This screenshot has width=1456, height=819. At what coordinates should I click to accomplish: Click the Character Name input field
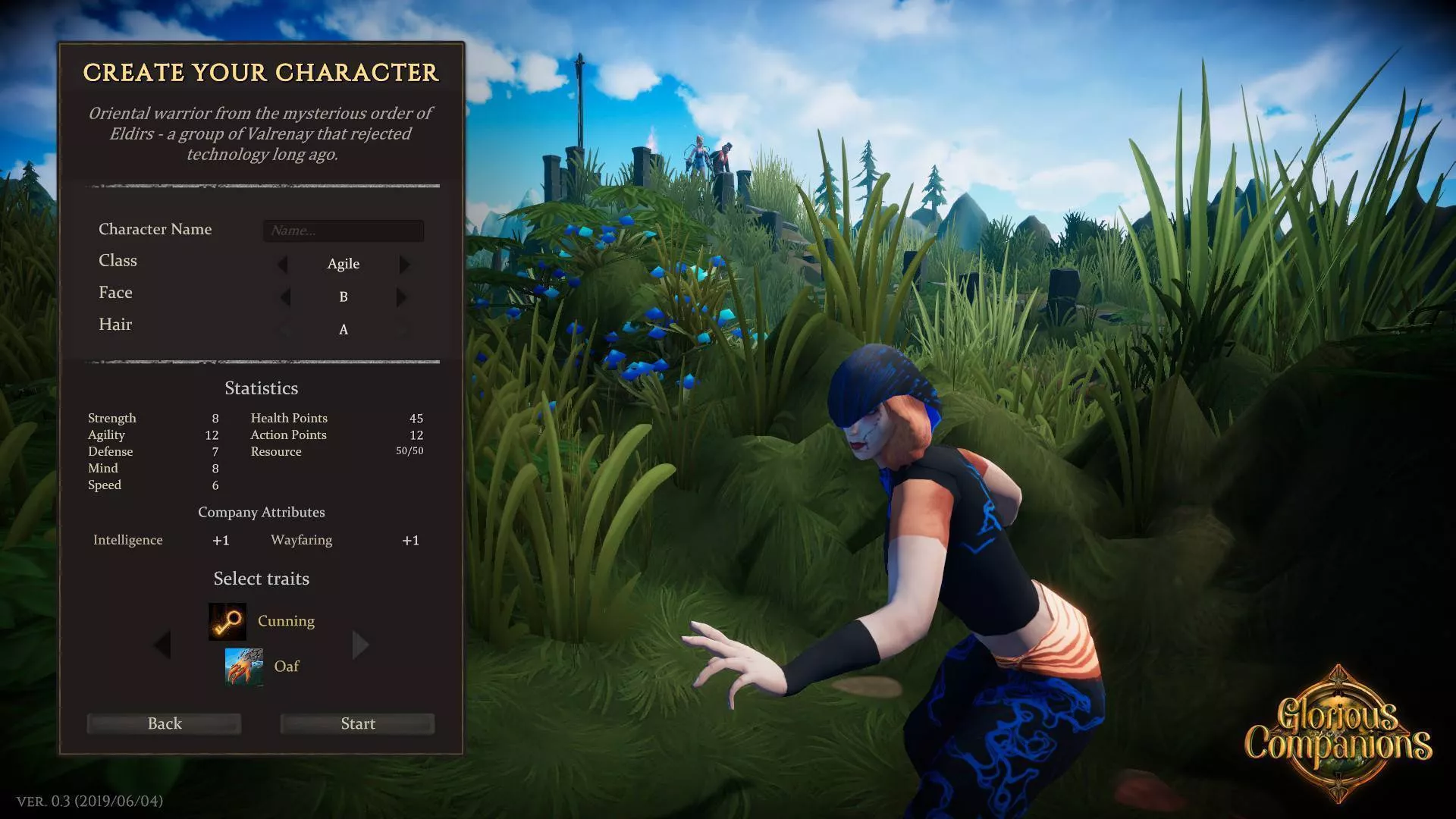coord(343,231)
